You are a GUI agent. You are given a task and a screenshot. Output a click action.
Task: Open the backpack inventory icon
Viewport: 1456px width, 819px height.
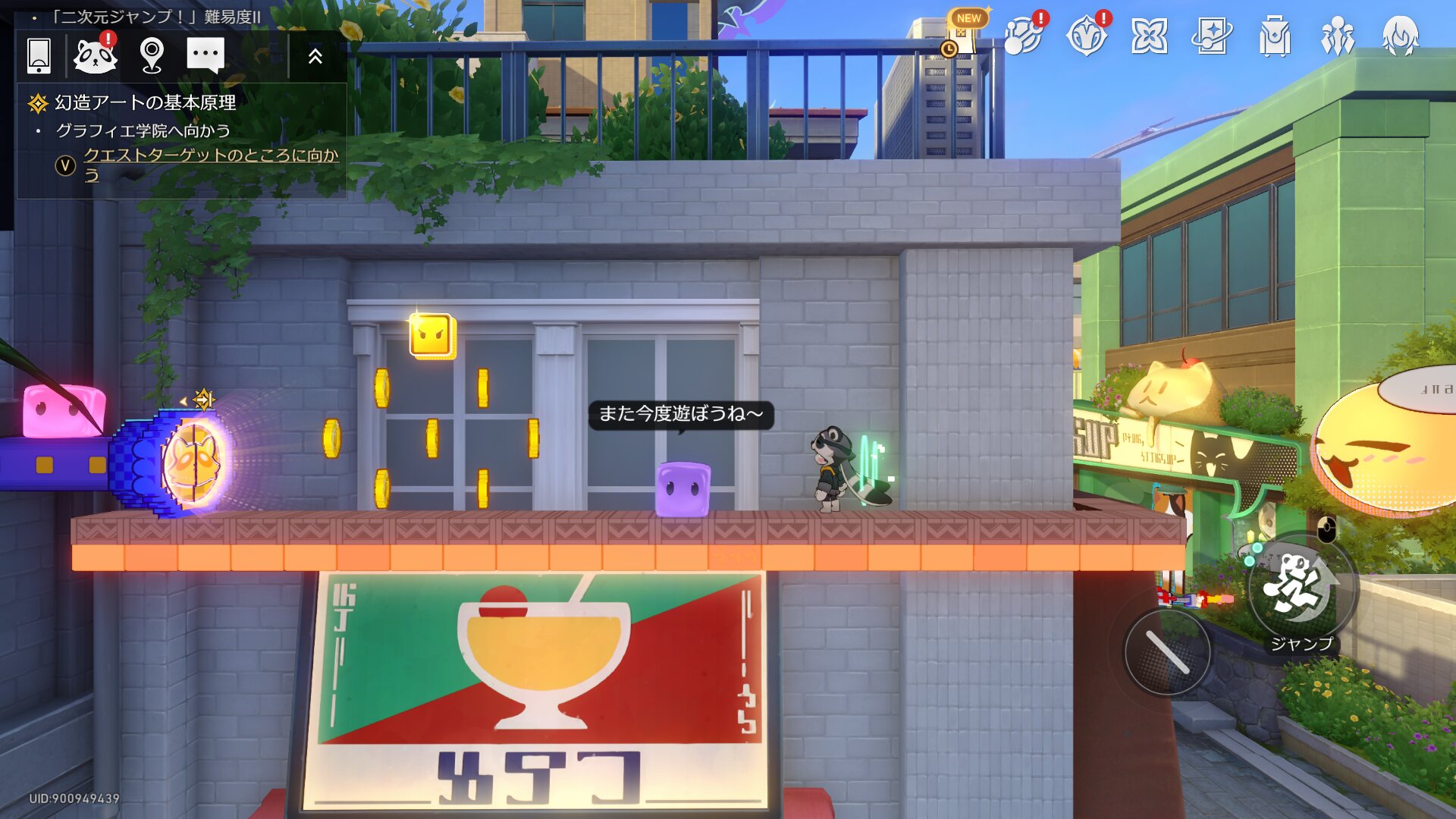[1275, 36]
